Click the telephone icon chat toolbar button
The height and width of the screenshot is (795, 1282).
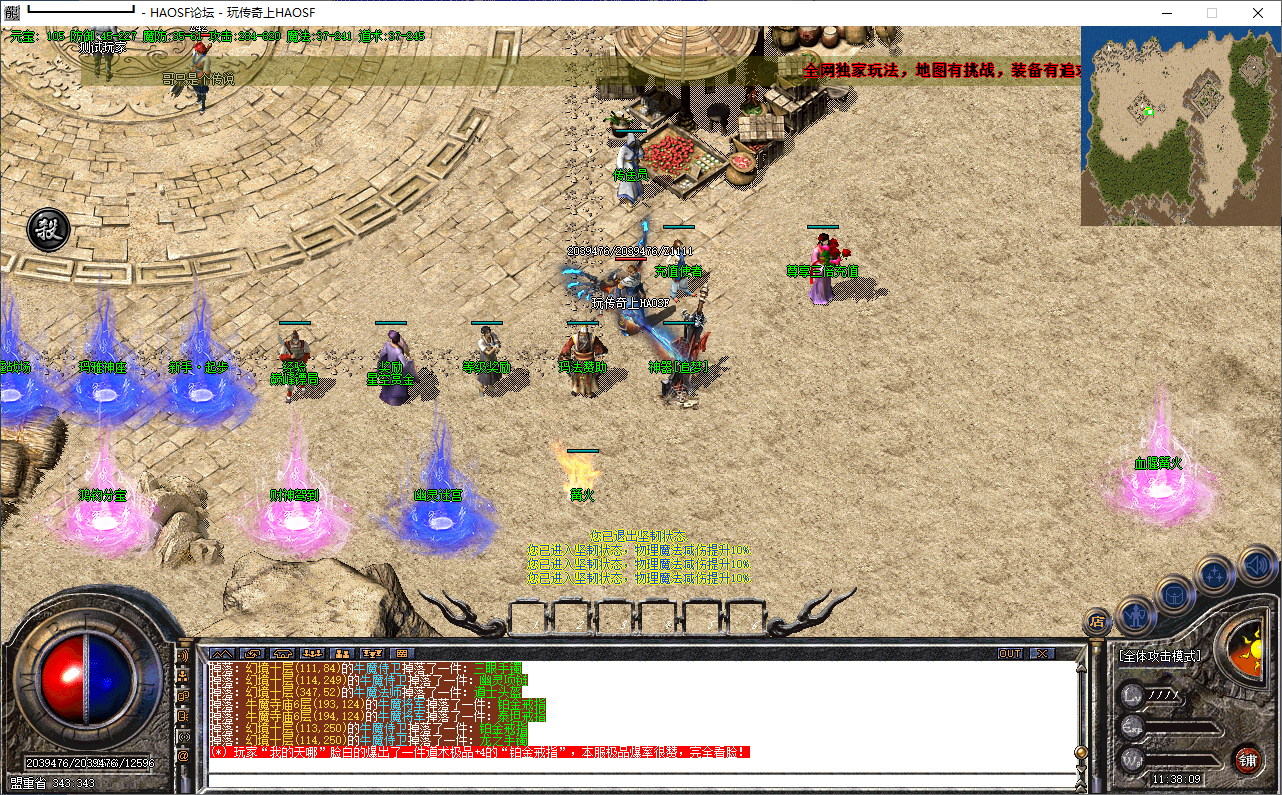(282, 654)
